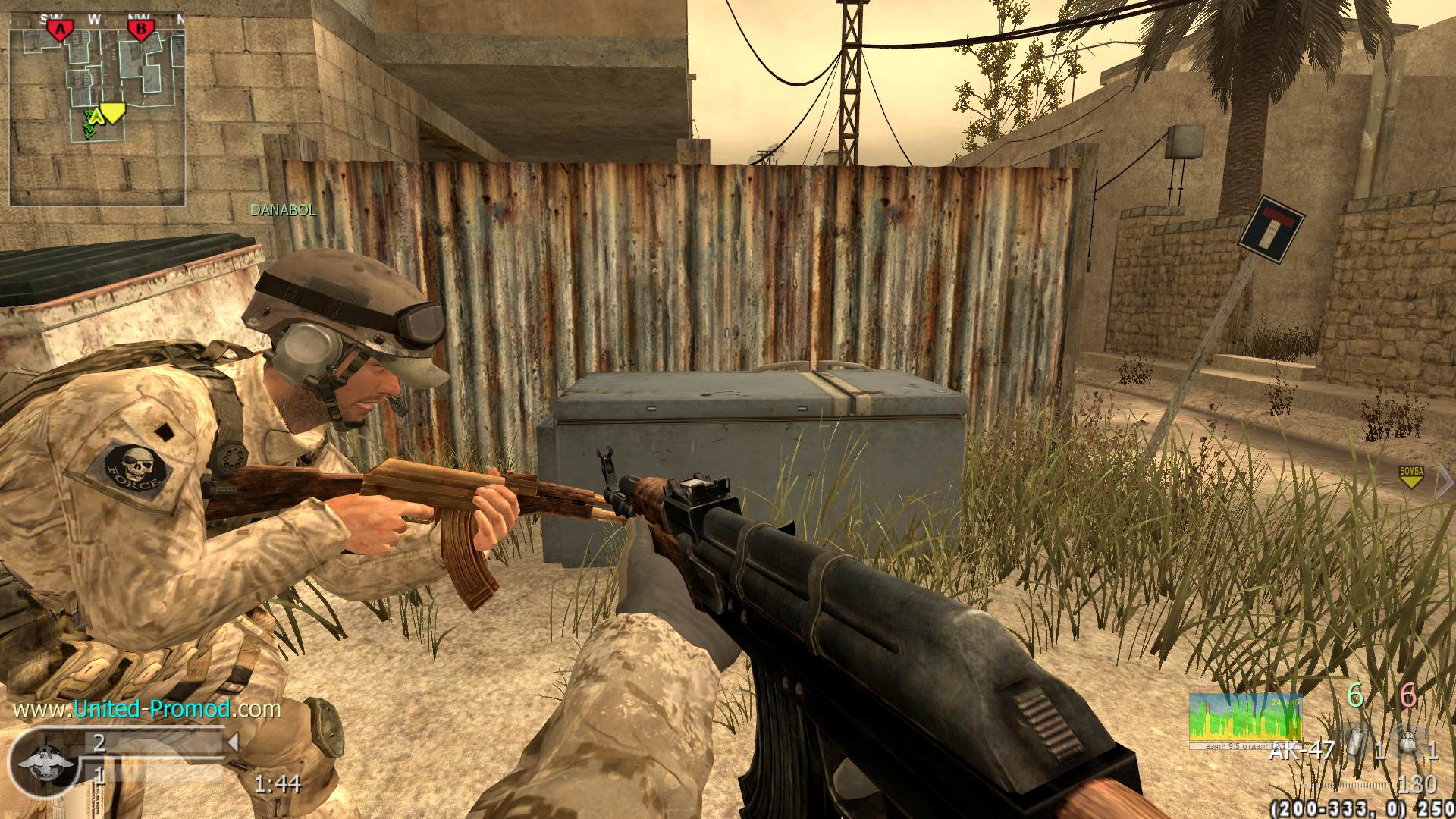Viewport: 1456px width, 819px height.
Task: Open the www.United-Promod.com watermark link
Action: tap(147, 709)
